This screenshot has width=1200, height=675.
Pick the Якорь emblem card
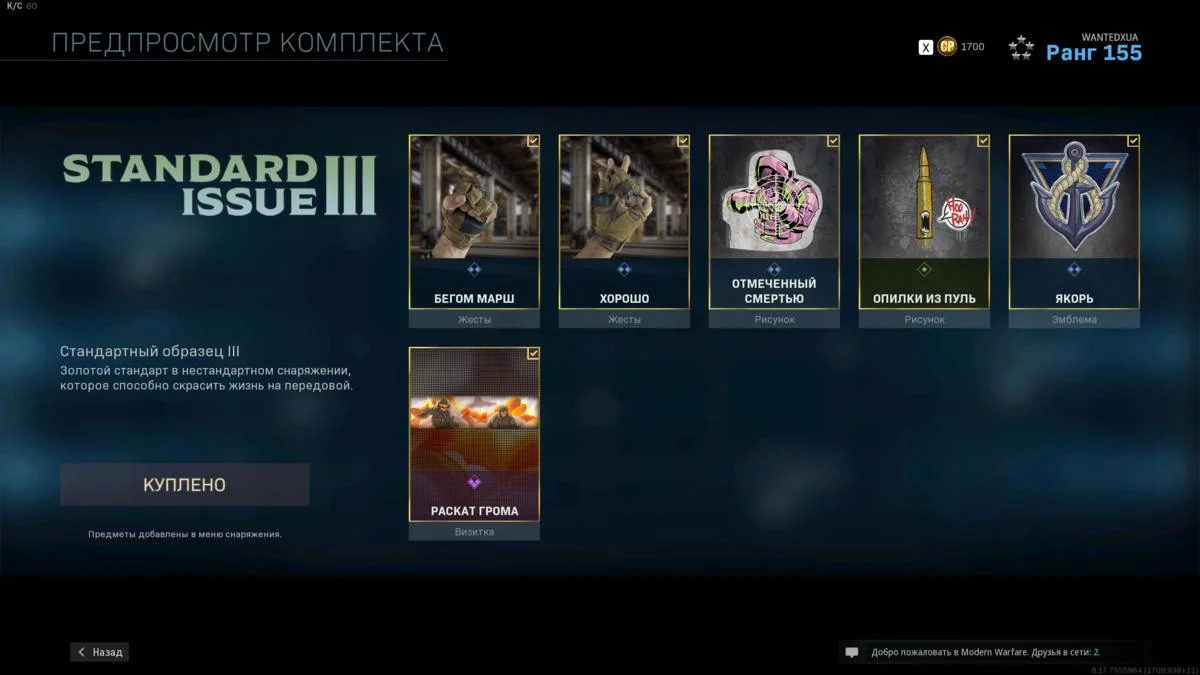coord(1074,222)
